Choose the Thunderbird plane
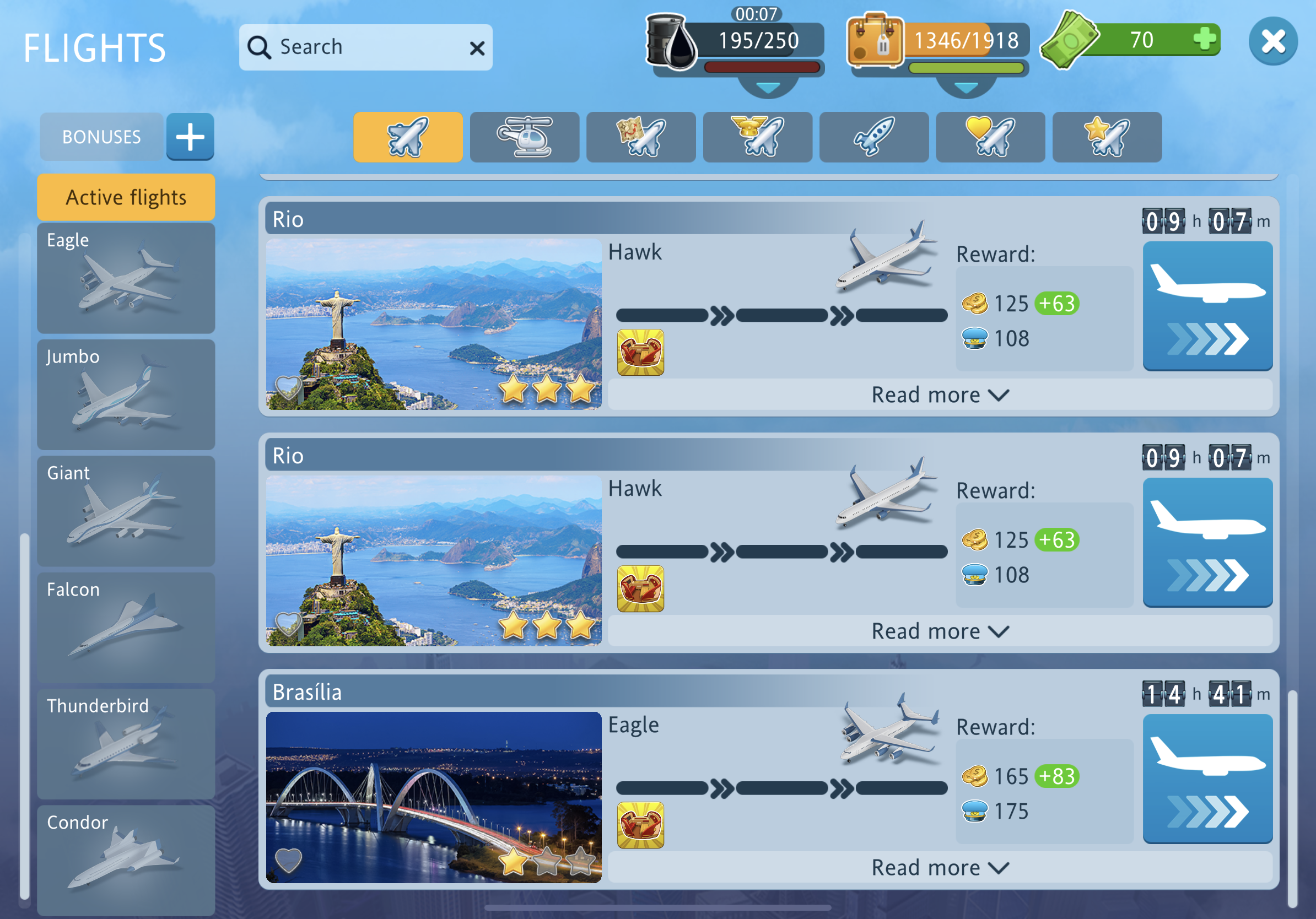The width and height of the screenshot is (1316, 919). click(126, 744)
